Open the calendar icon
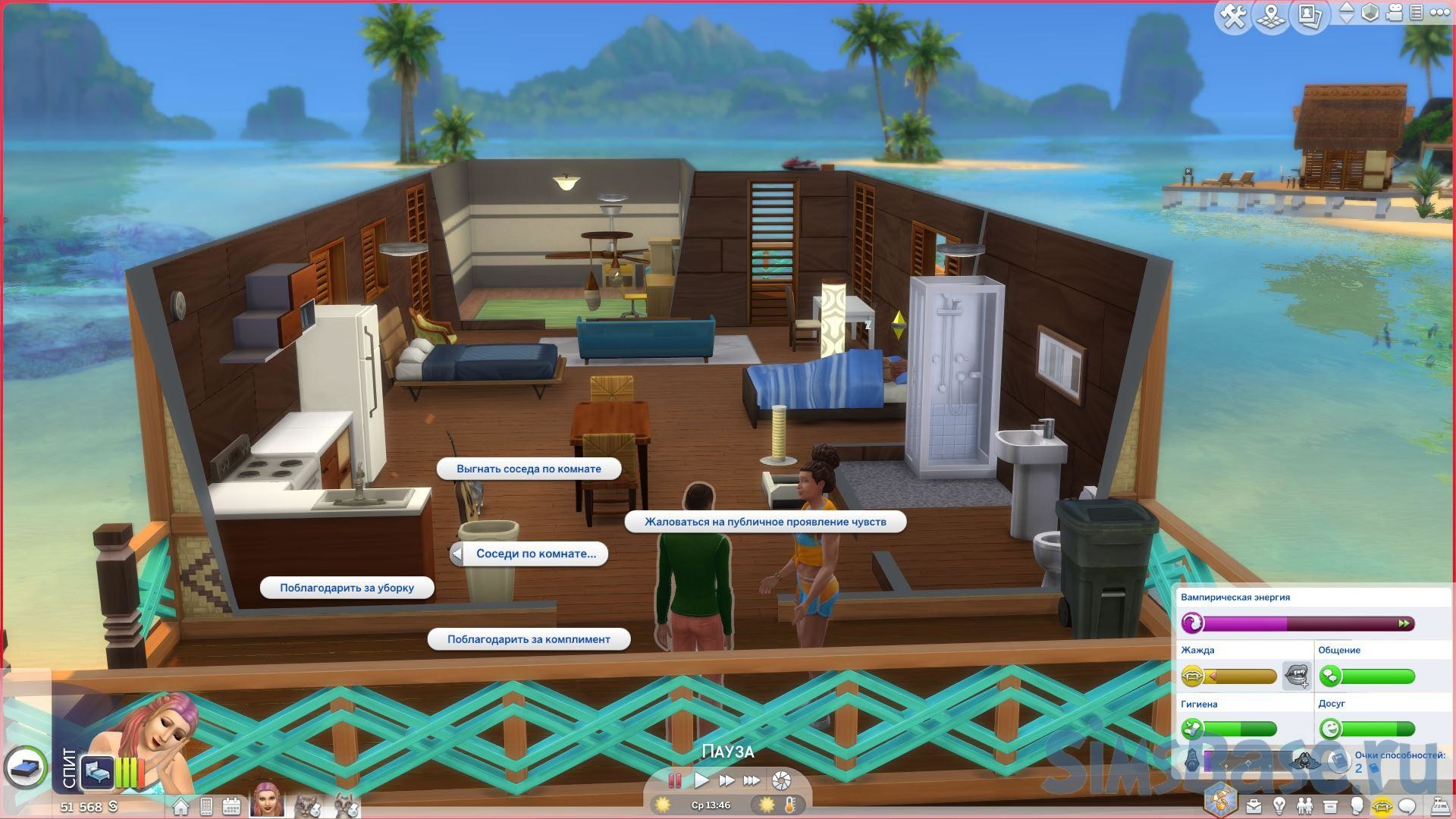Screen dimensions: 1456x819 [231, 806]
